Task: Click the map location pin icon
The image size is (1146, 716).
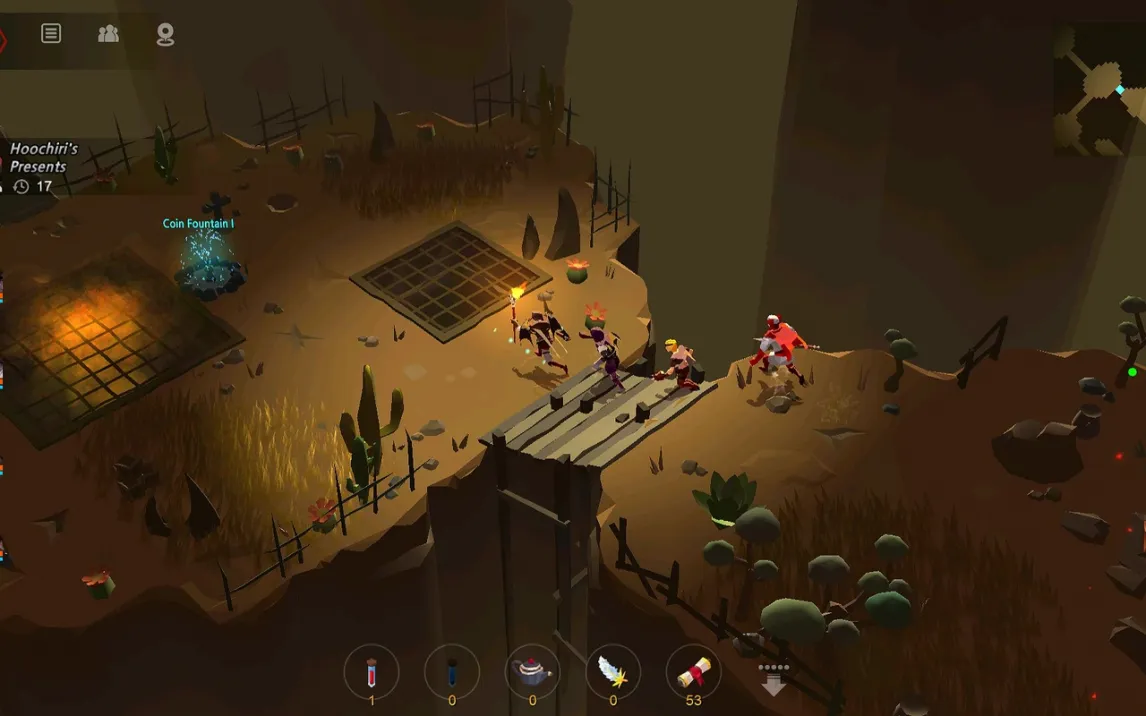Action: 165,35
